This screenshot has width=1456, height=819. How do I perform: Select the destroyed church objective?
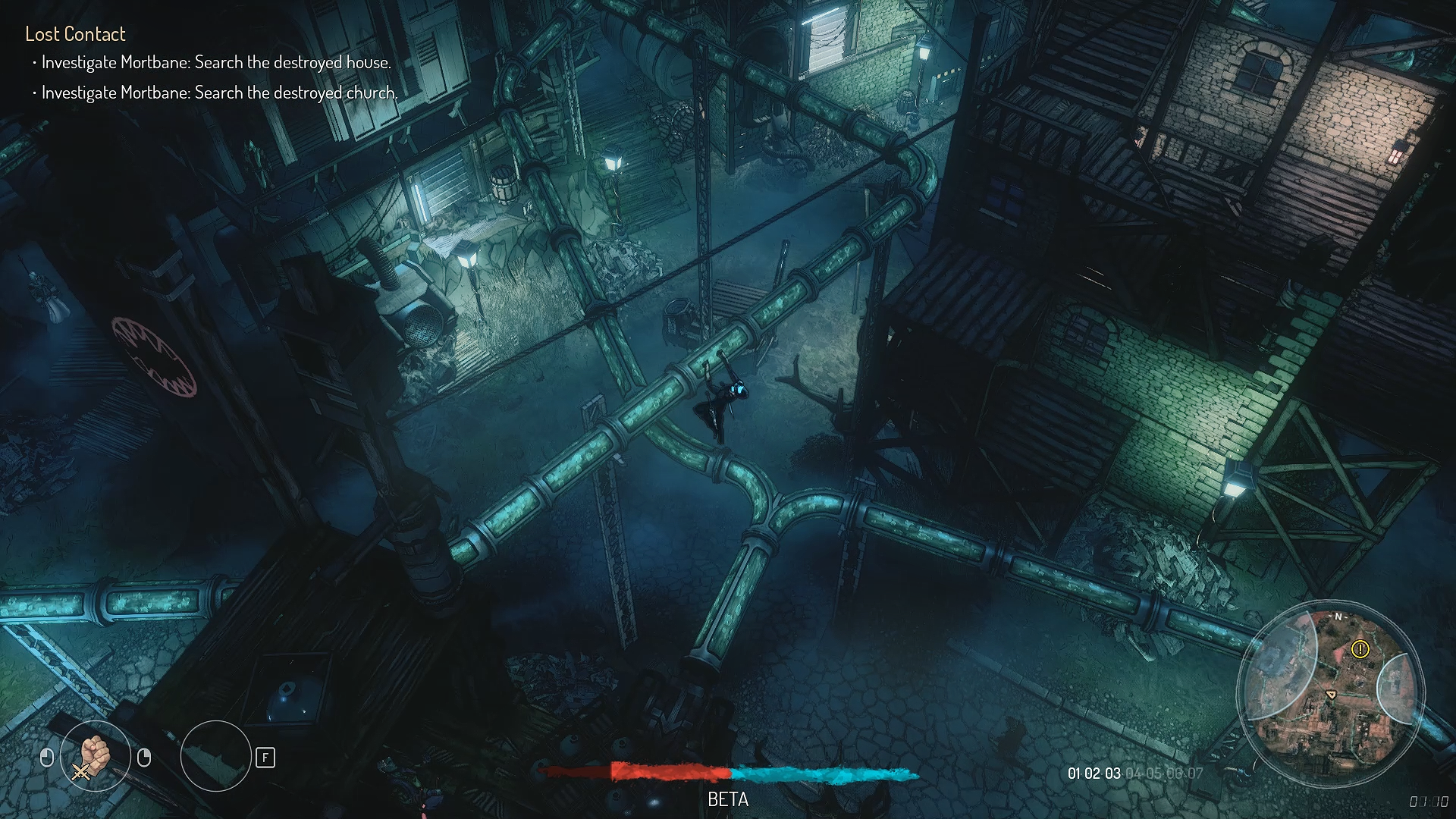(x=219, y=93)
